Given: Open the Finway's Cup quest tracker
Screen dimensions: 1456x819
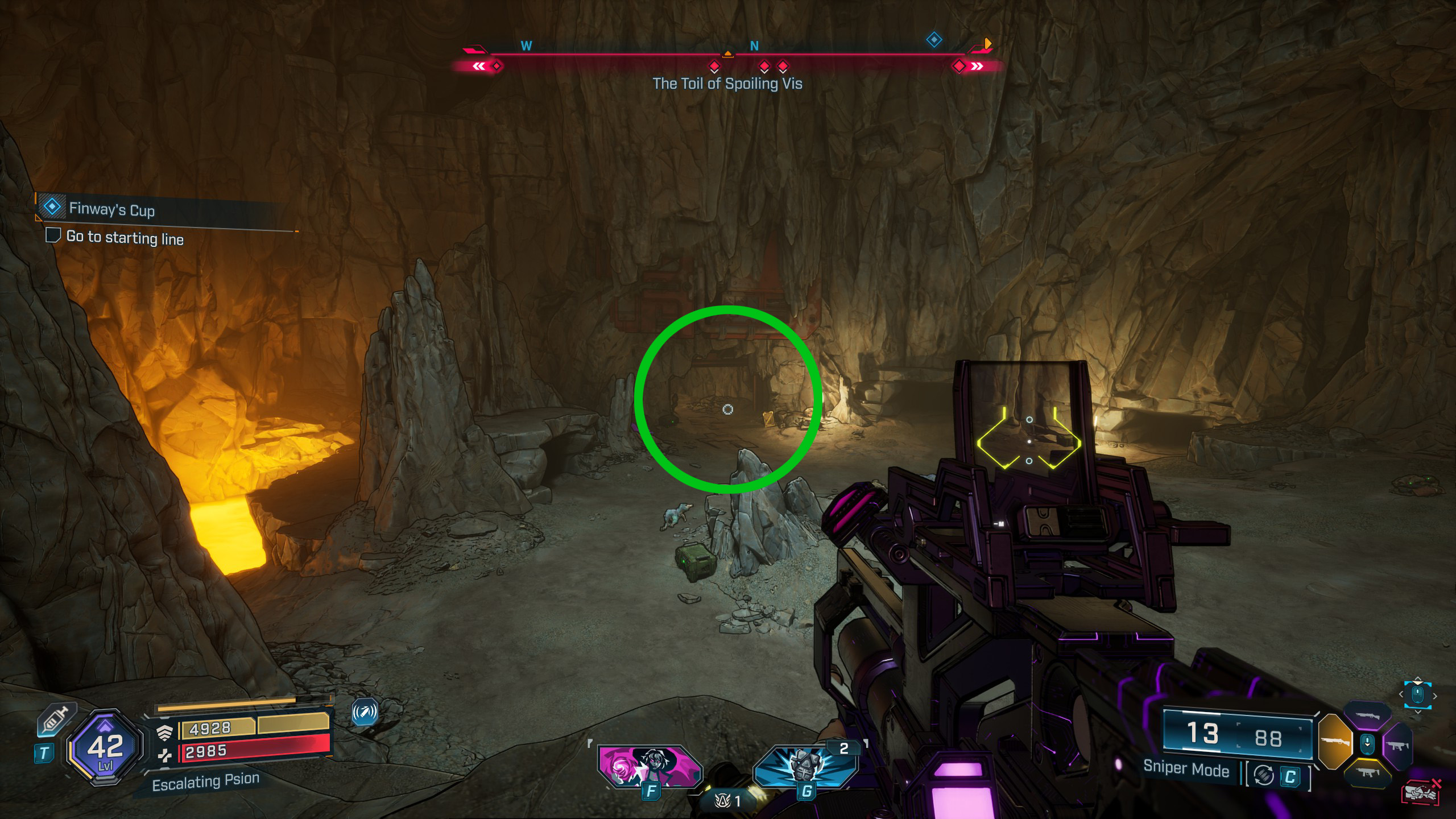Looking at the screenshot, I should [111, 209].
